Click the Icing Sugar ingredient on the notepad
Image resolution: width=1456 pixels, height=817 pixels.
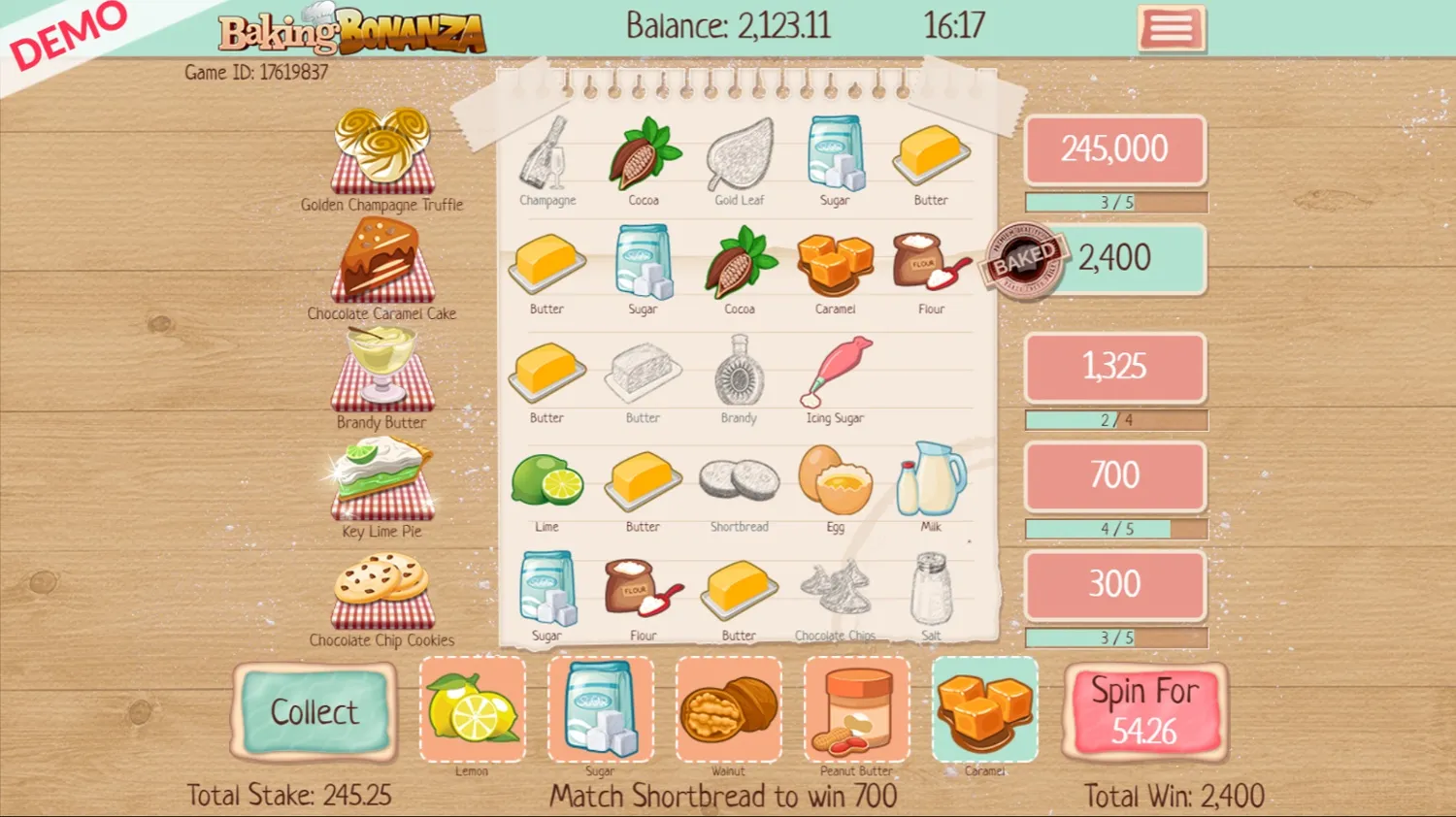834,374
